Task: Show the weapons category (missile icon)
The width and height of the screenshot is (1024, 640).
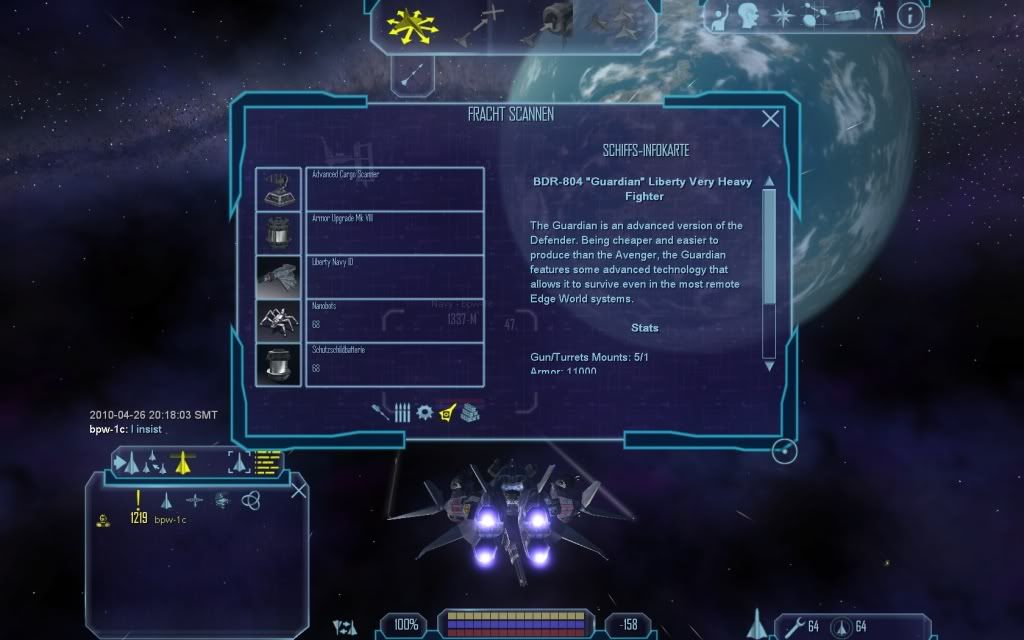Action: (382, 412)
